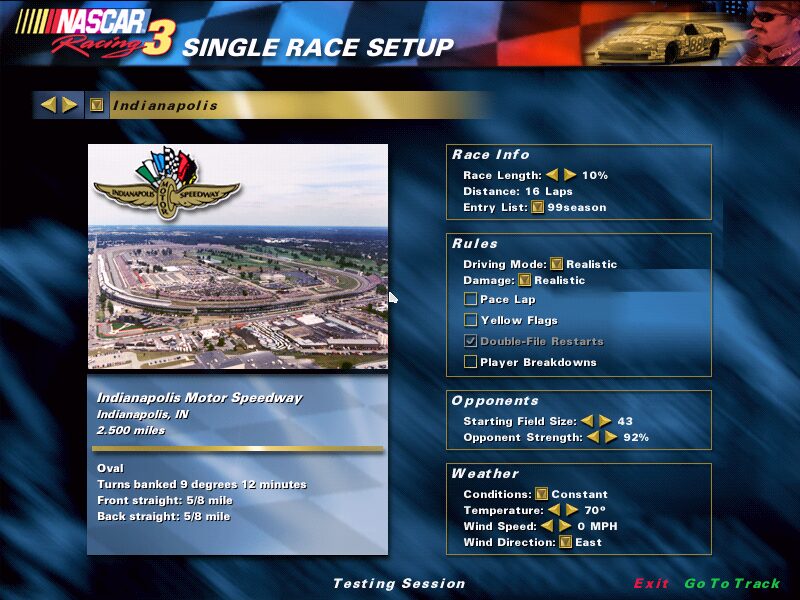The height and width of the screenshot is (600, 800).
Task: Advance to the next track with right arrow
Action: 70,105
